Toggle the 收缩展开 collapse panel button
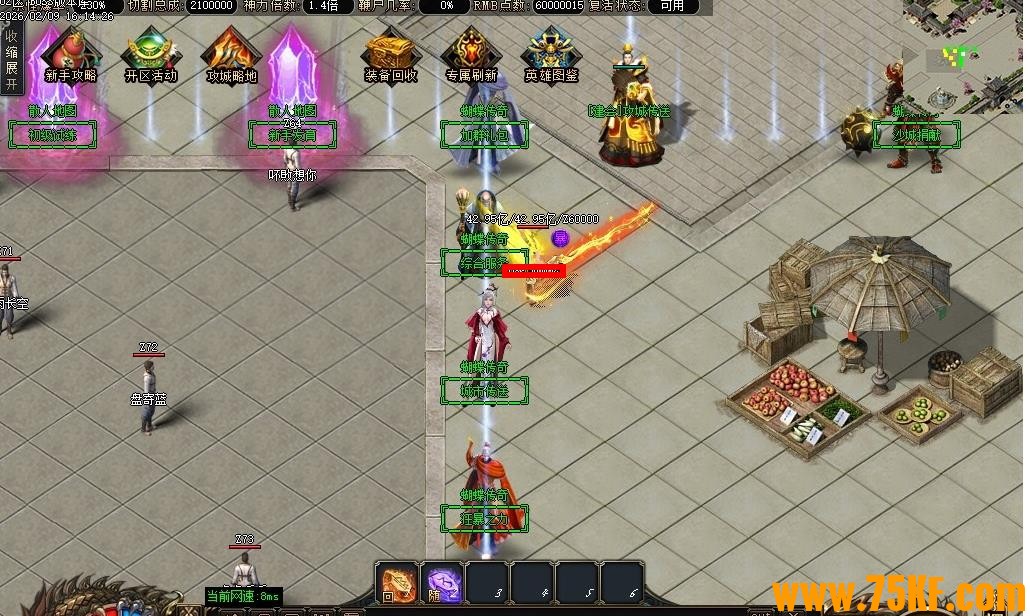 [12, 60]
